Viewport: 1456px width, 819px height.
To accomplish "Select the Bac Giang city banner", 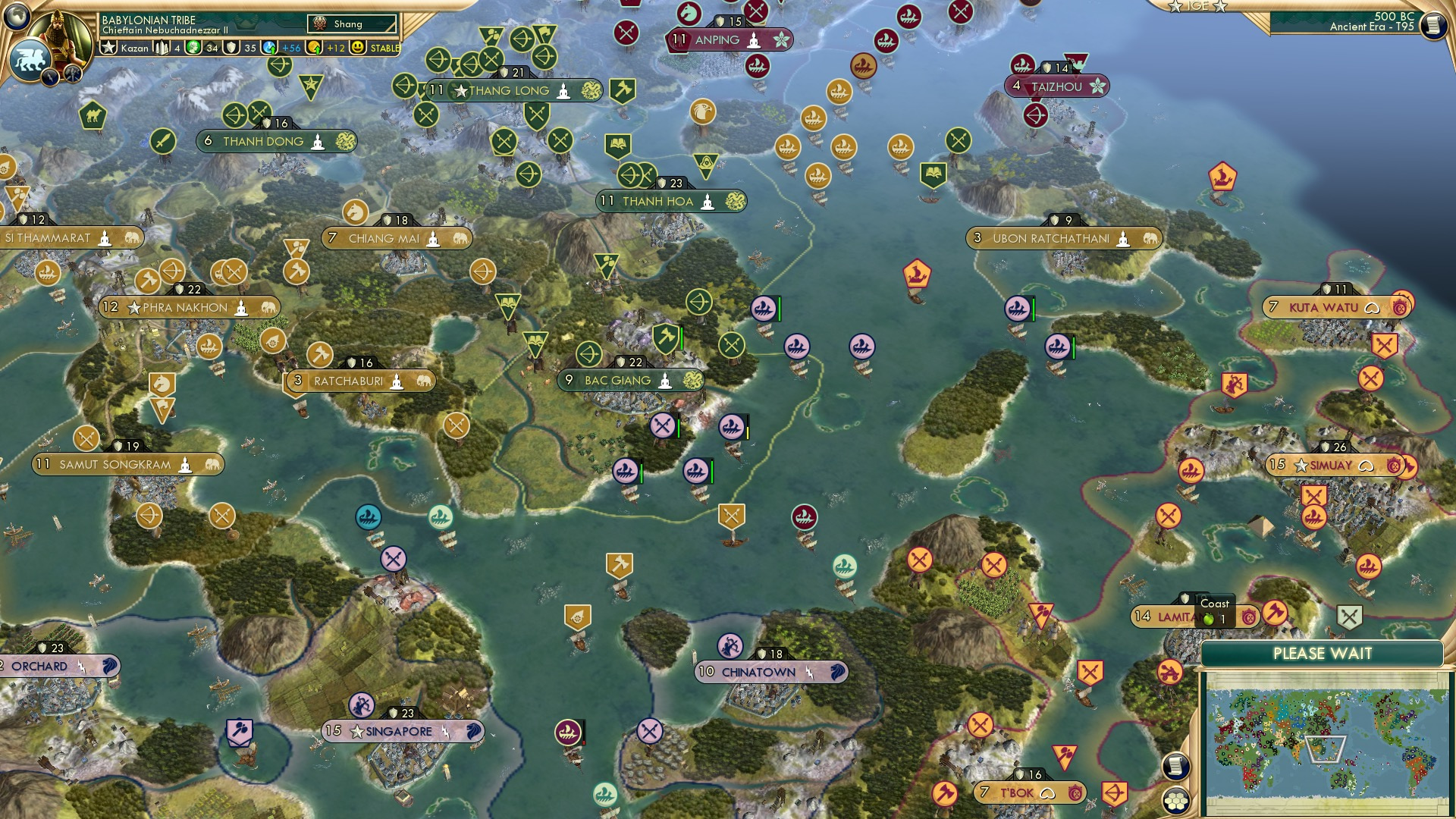I will click(622, 378).
